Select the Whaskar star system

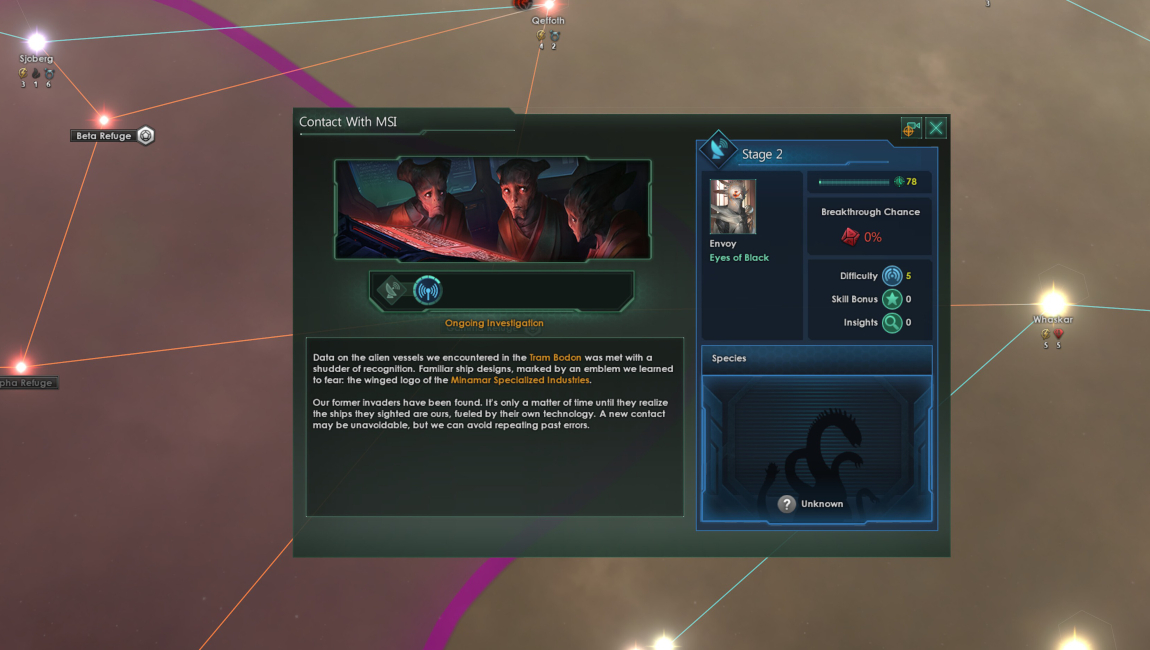coord(1052,302)
